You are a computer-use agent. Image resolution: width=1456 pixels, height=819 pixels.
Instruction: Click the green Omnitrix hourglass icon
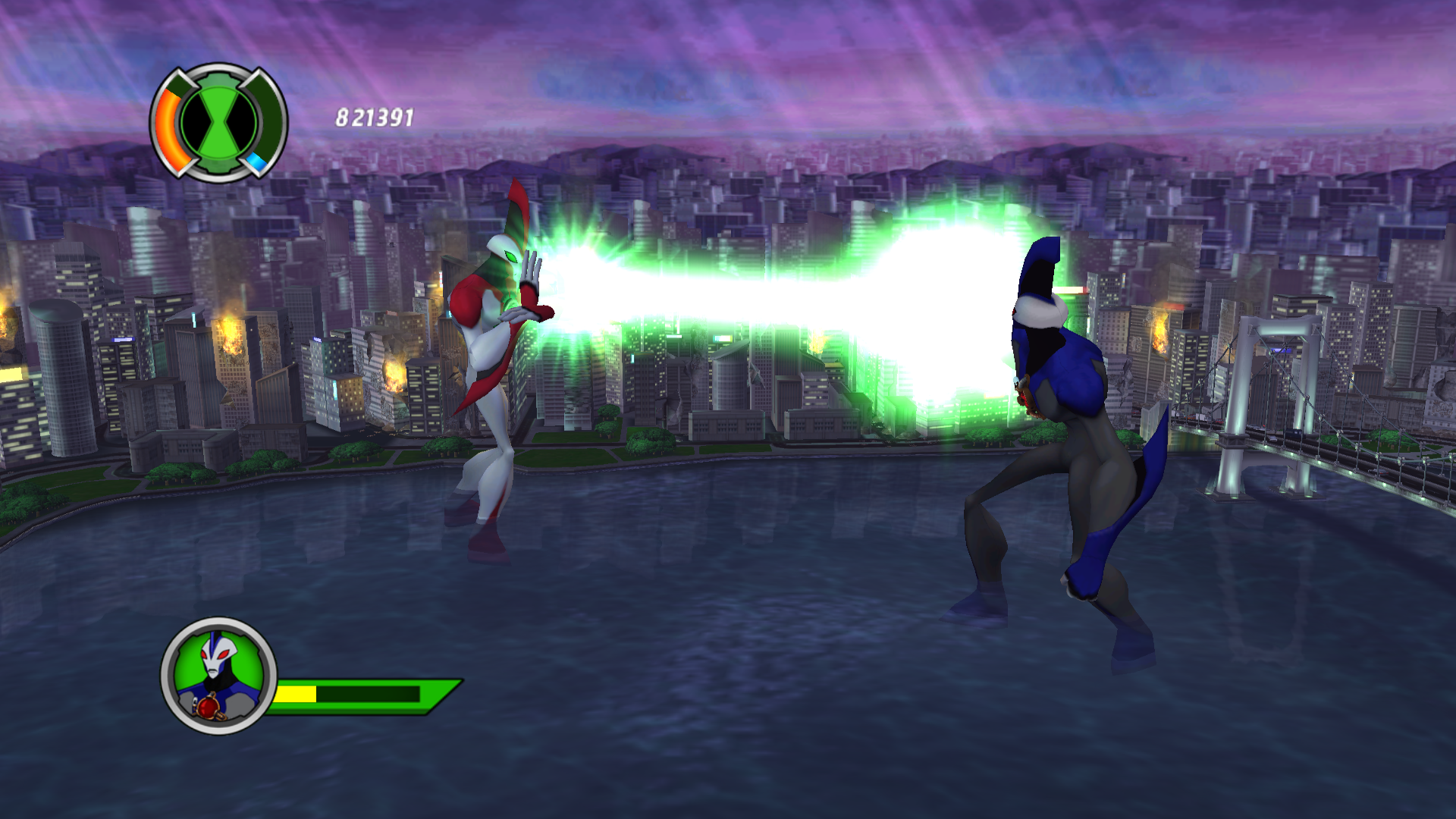219,122
